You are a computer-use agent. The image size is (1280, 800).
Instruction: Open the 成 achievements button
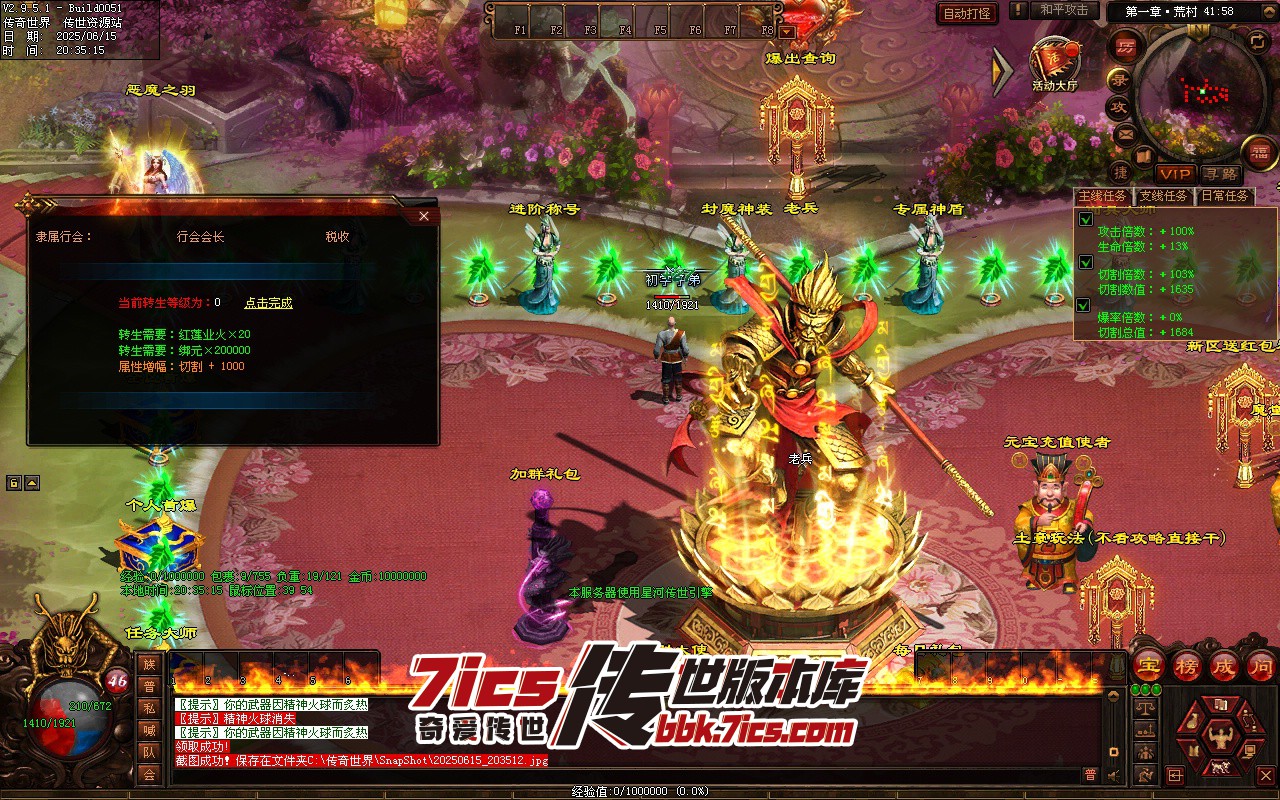(1224, 666)
